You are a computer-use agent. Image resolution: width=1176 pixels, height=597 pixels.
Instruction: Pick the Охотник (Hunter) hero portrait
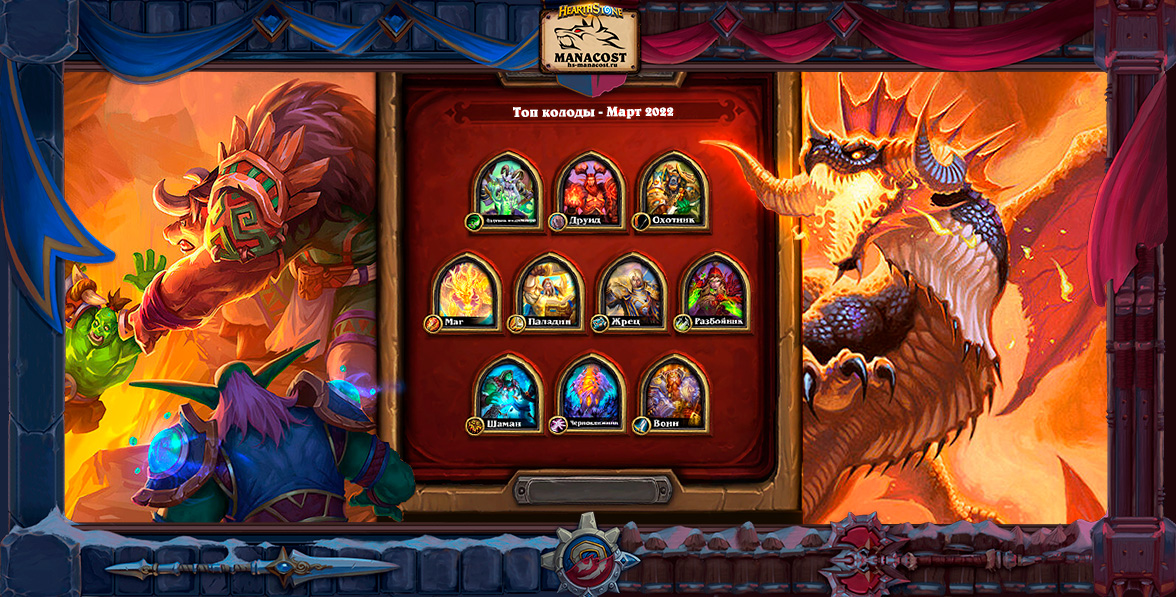click(673, 190)
